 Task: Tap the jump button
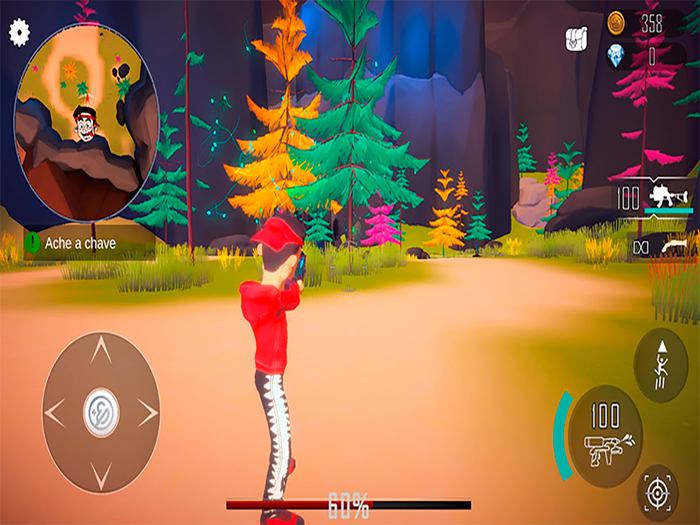[660, 365]
